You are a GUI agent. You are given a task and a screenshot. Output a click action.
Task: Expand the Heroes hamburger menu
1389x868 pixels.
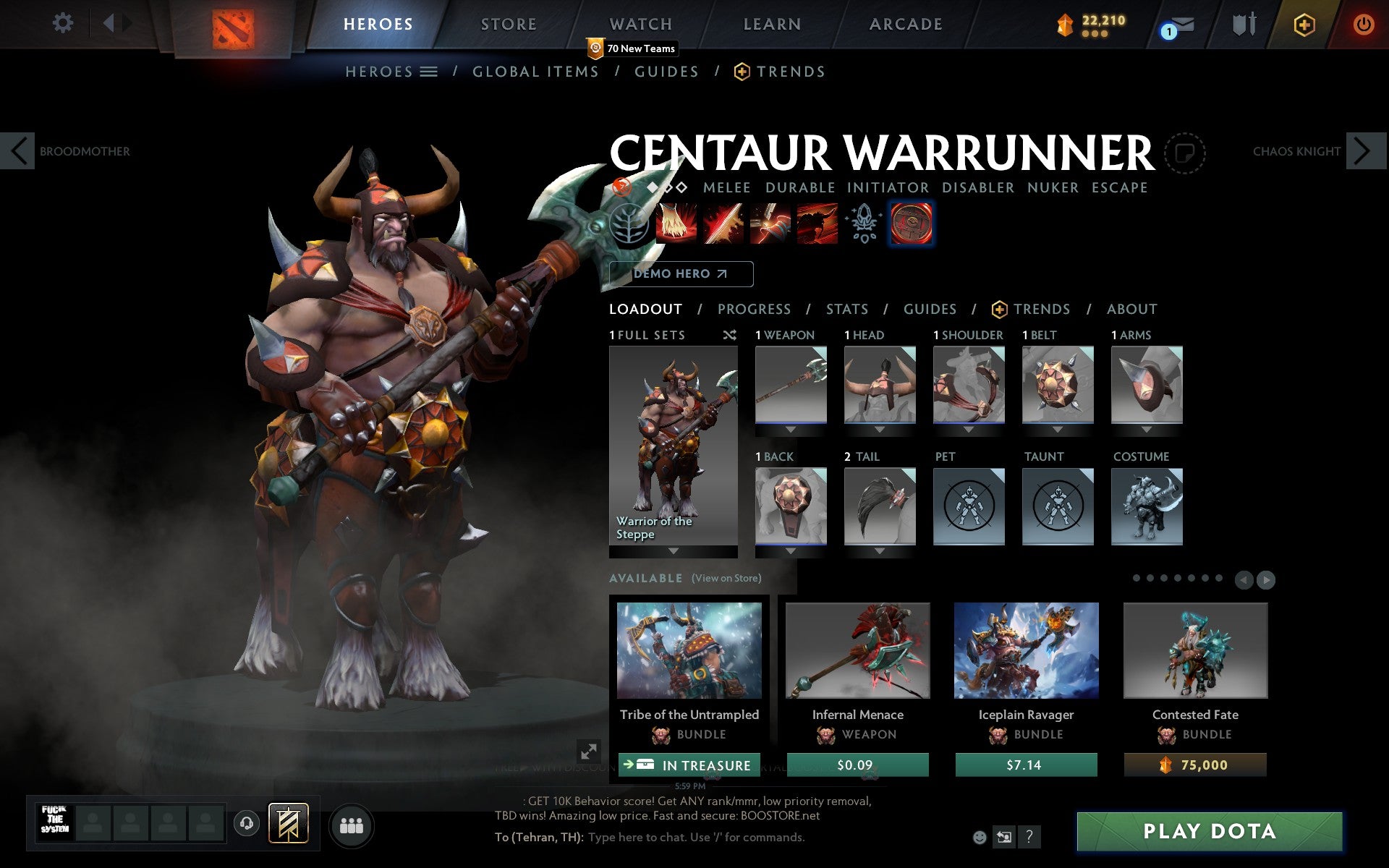pyautogui.click(x=429, y=72)
